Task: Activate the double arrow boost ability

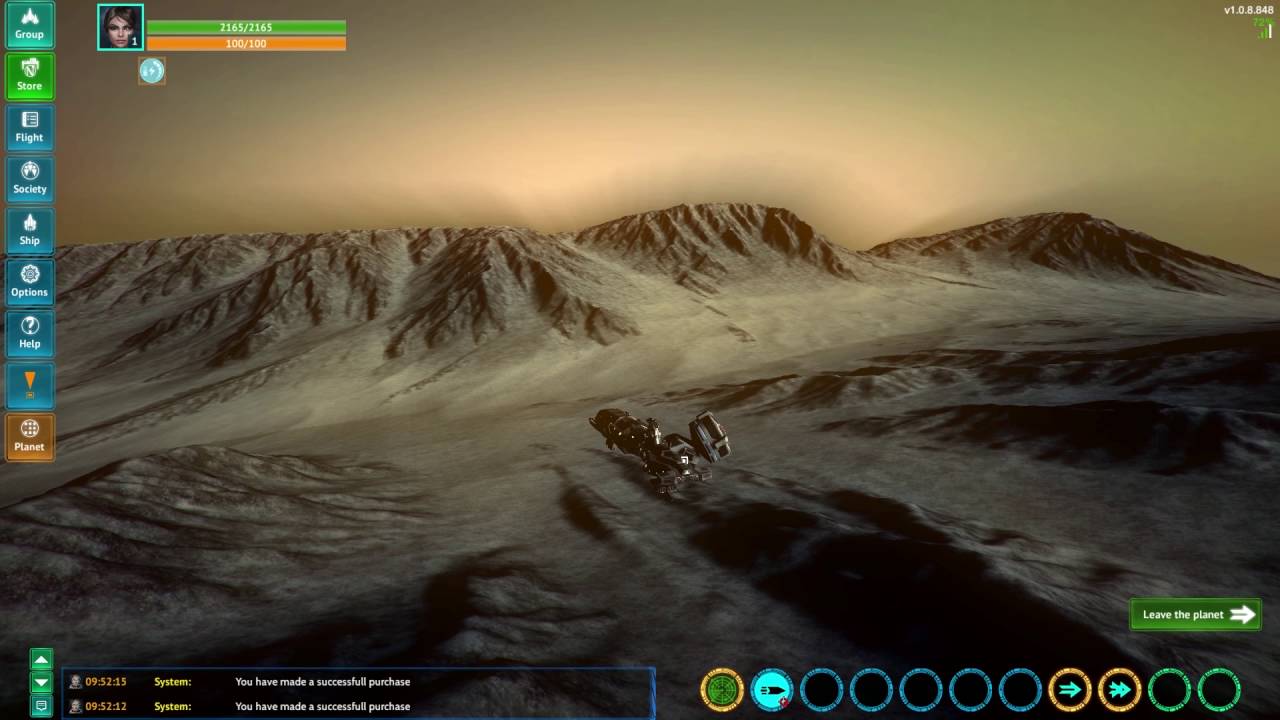Action: 1119,690
